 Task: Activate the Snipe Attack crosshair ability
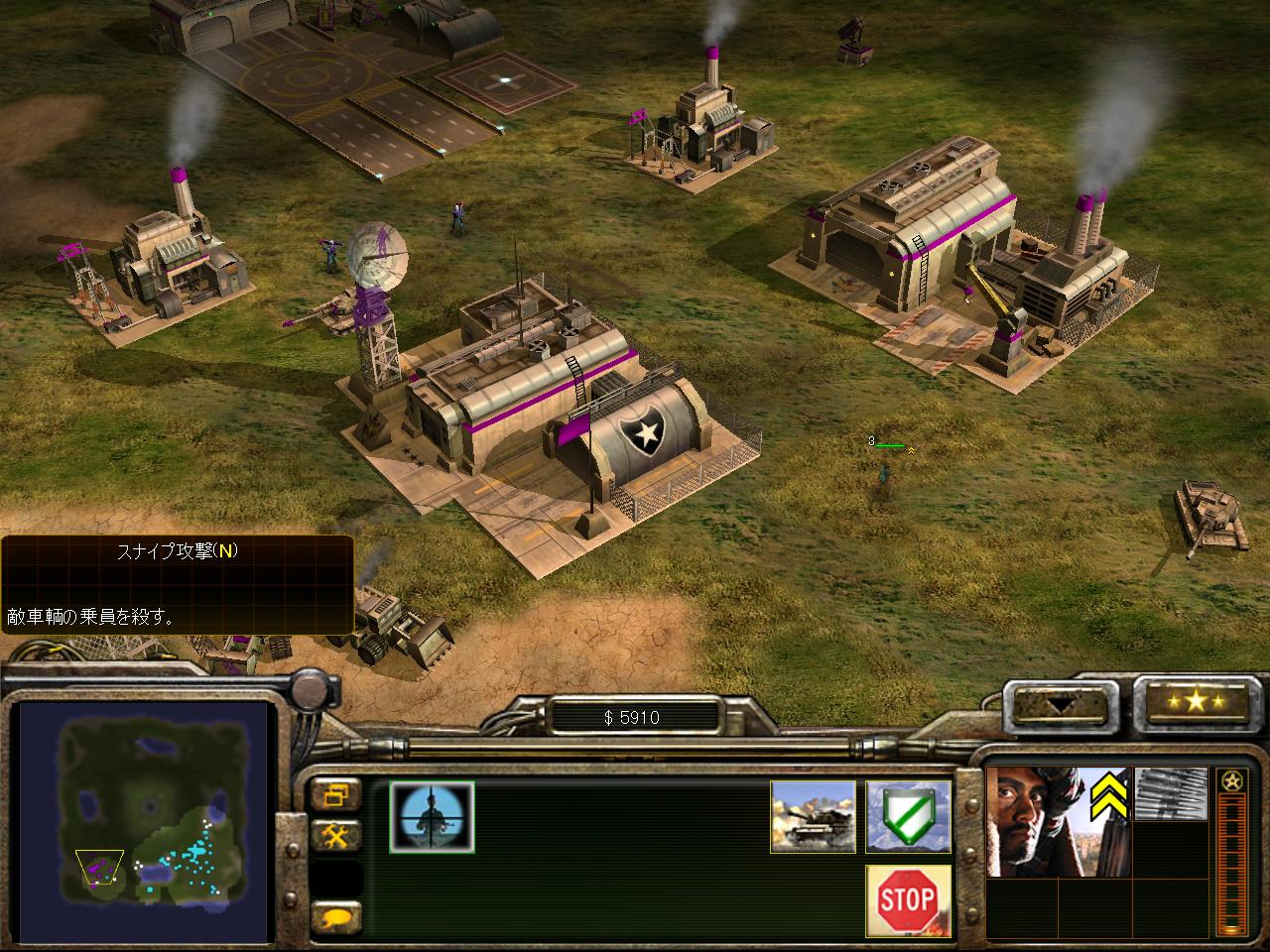(432, 816)
